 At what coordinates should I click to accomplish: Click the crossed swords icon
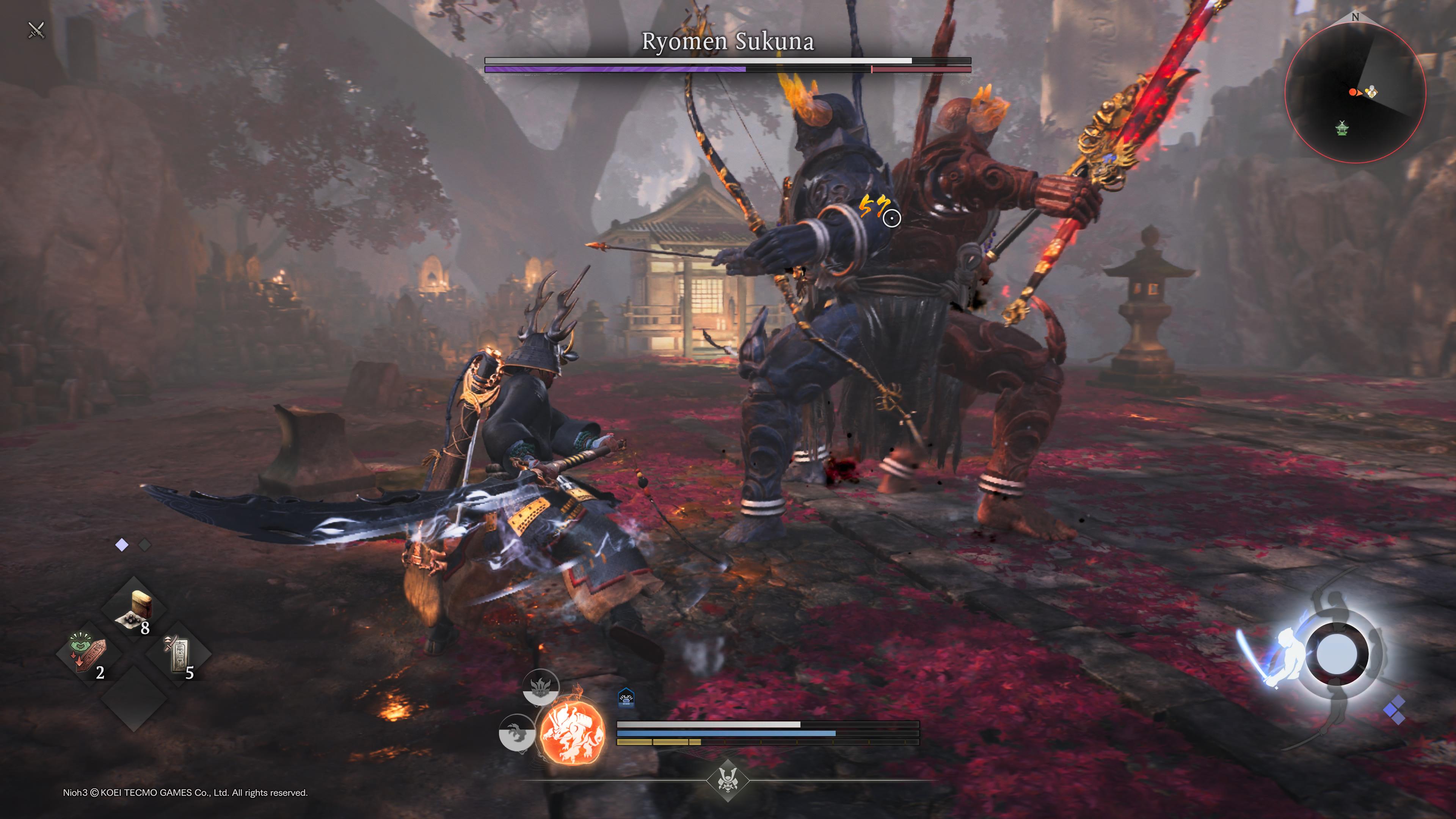click(36, 30)
